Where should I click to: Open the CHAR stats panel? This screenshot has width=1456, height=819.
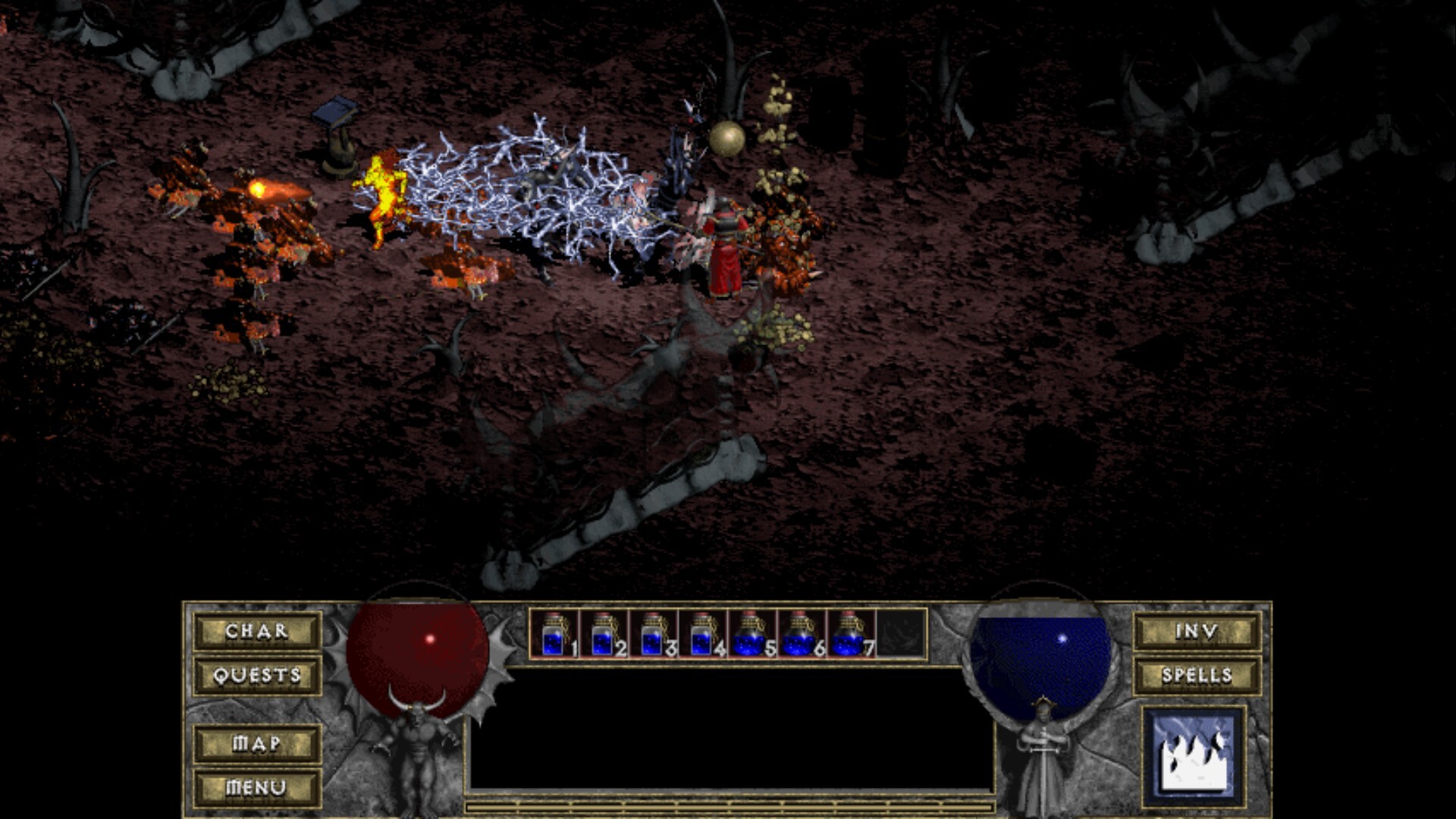coord(256,631)
